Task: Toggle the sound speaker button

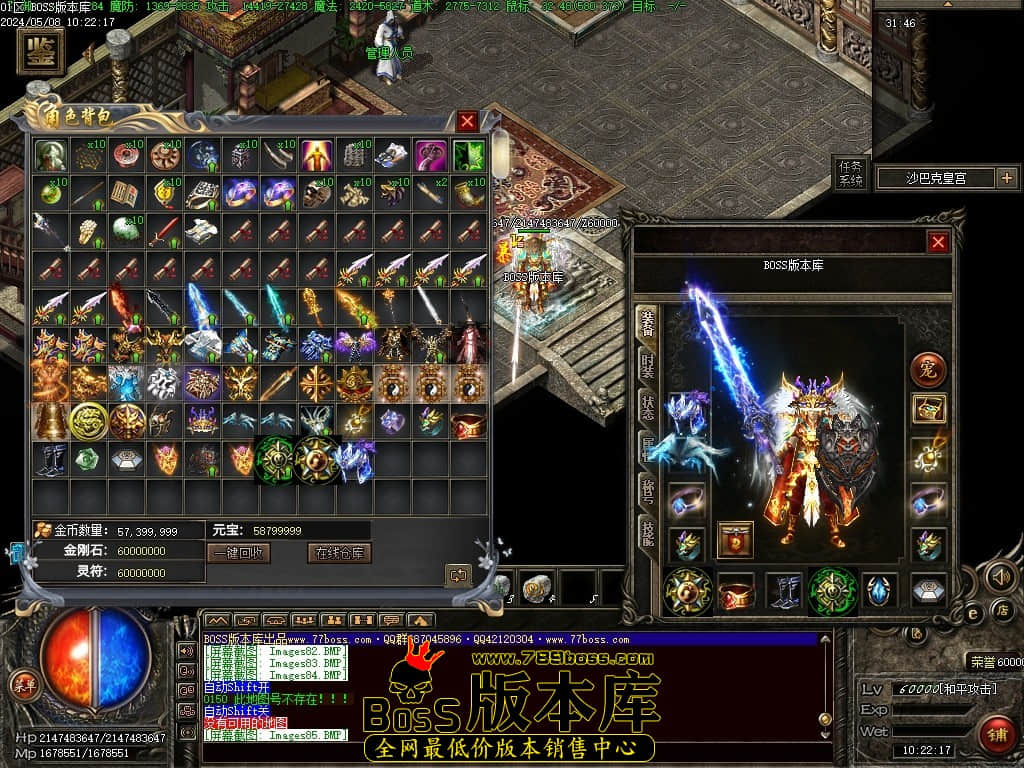Action: pos(1001,577)
